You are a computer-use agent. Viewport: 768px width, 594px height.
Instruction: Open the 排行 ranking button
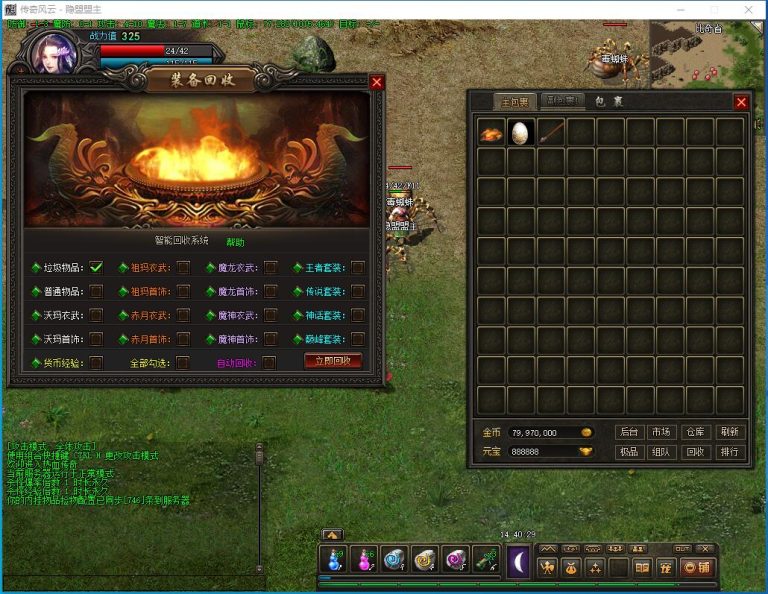[729, 452]
